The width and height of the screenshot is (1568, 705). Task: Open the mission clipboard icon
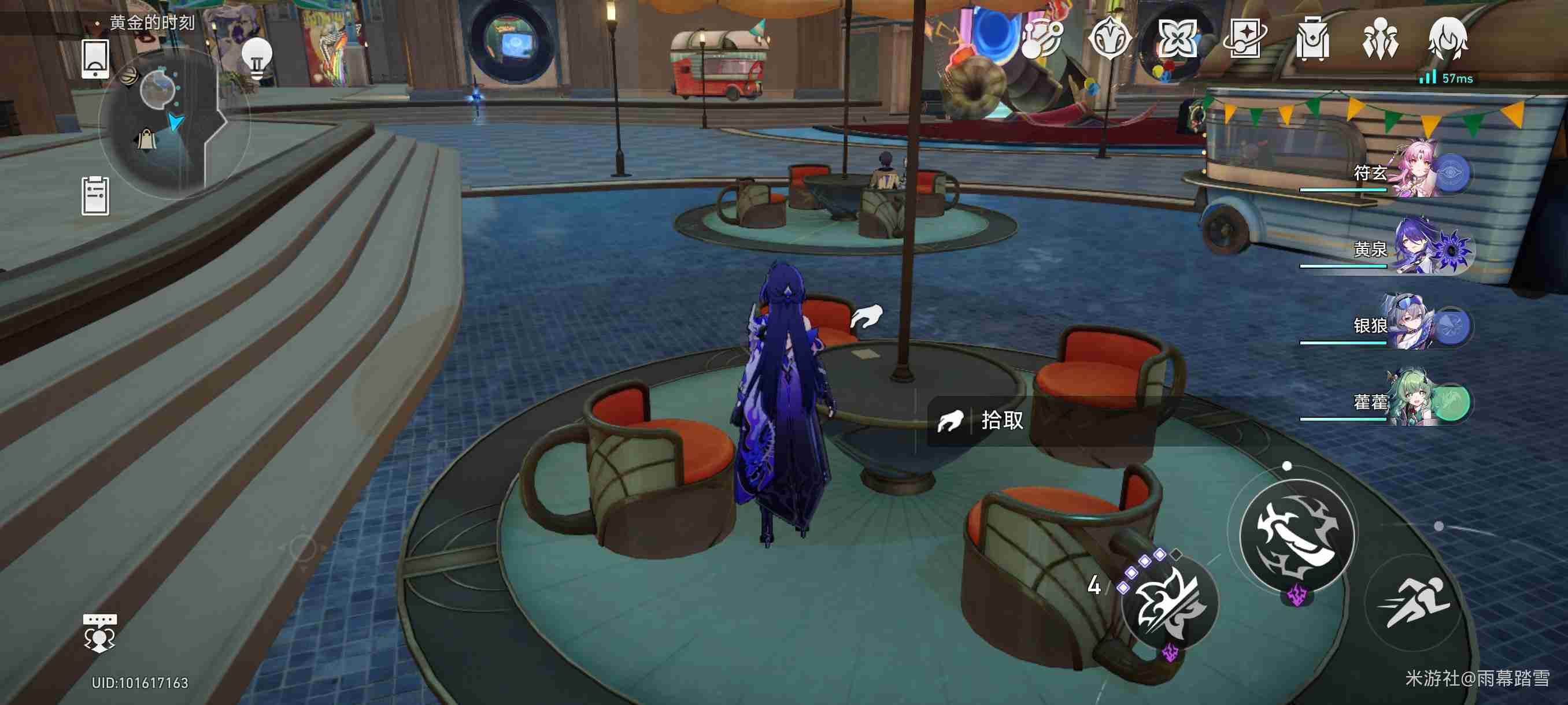[x=95, y=196]
